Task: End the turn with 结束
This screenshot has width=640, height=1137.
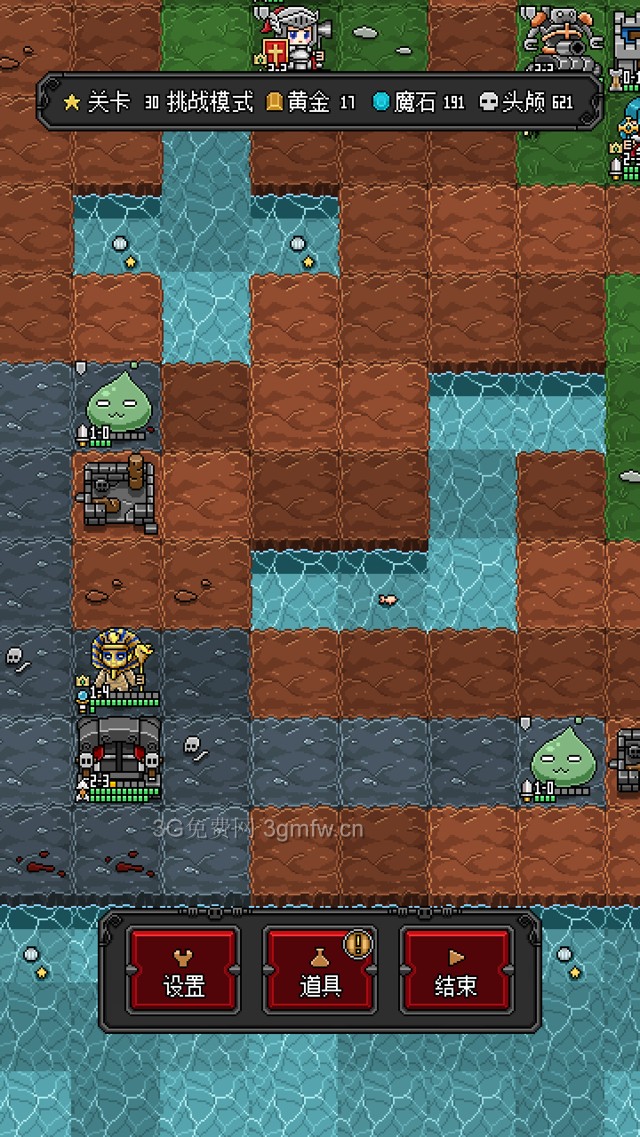Action: click(x=456, y=970)
